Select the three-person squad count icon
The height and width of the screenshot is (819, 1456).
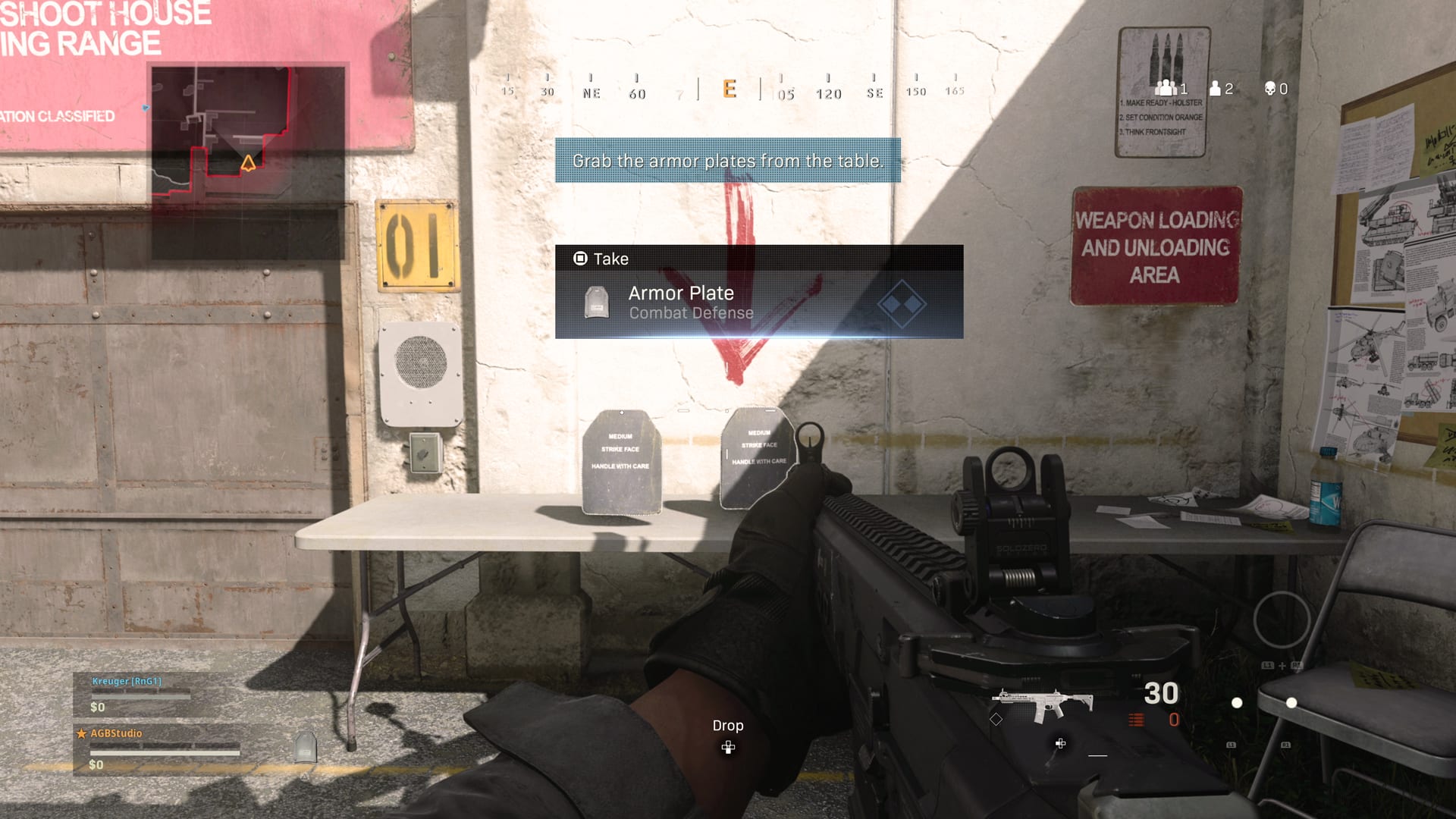pyautogui.click(x=1166, y=88)
